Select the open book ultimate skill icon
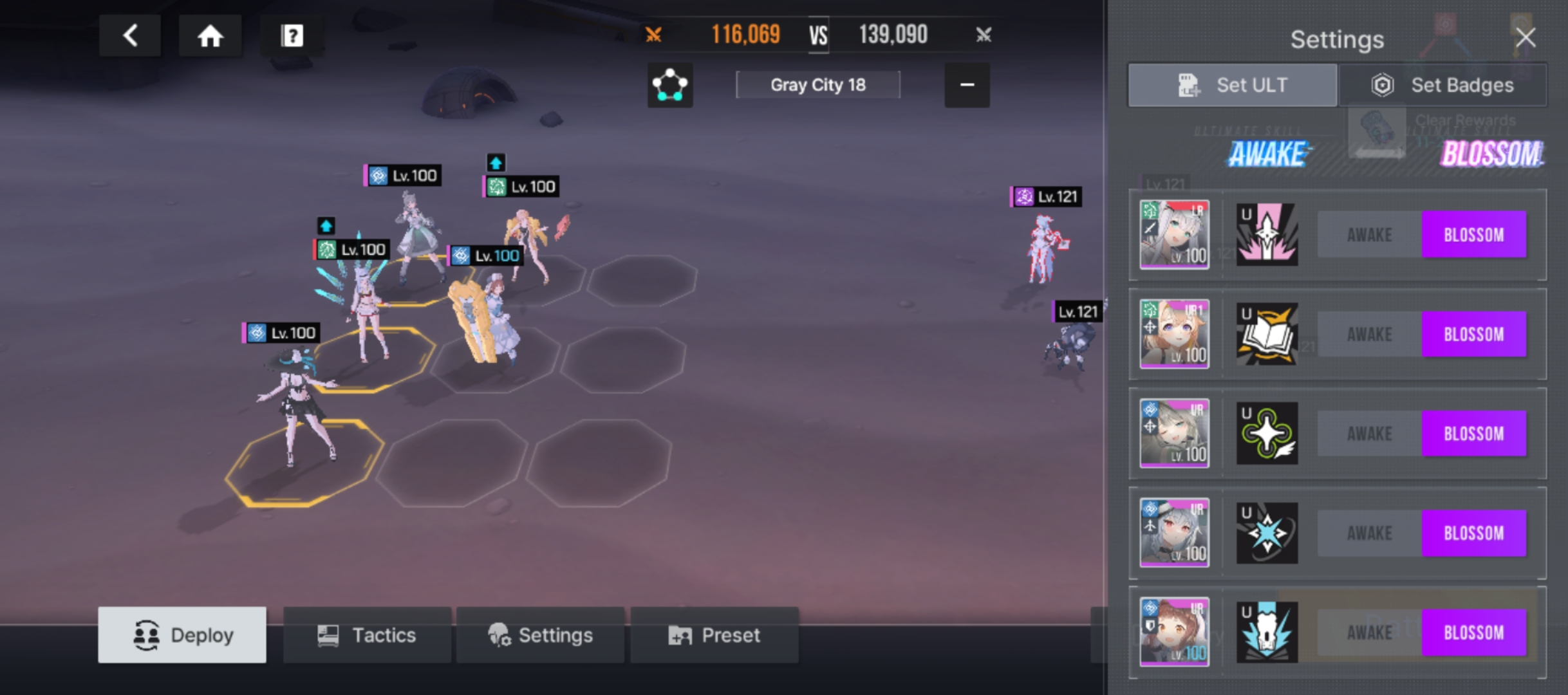 1267,335
